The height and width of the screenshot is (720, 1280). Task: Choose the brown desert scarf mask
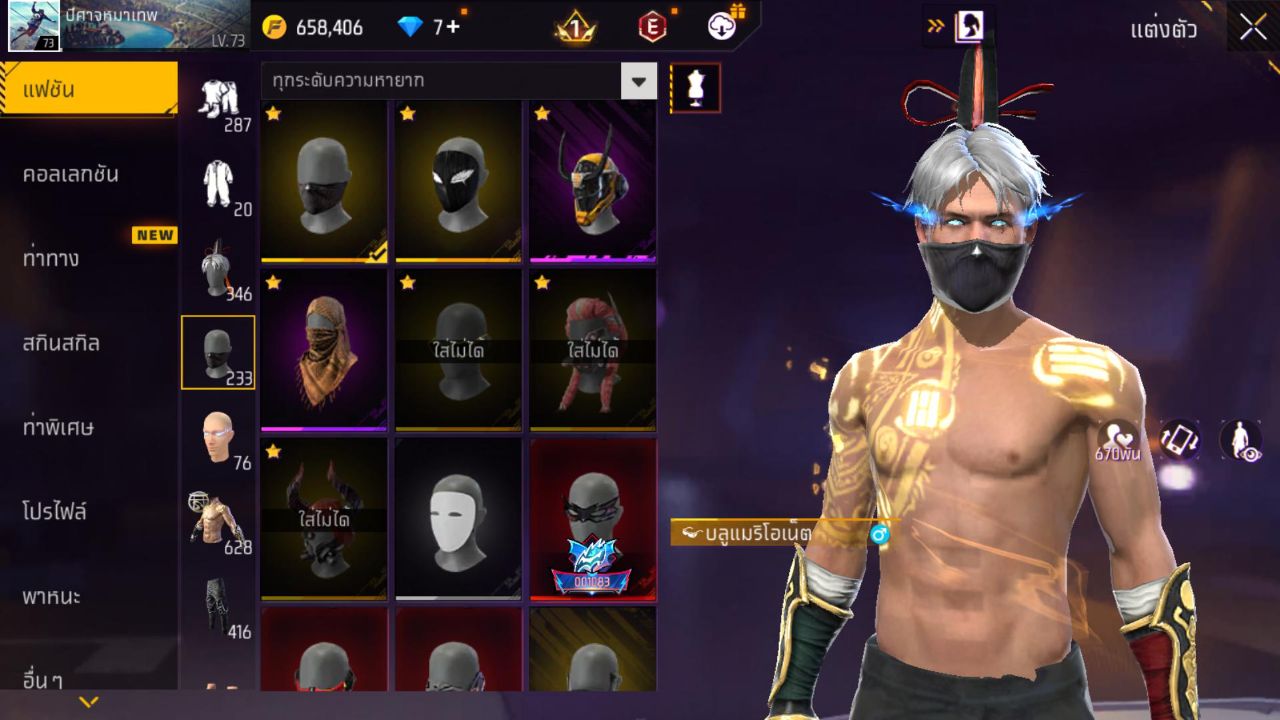[324, 350]
